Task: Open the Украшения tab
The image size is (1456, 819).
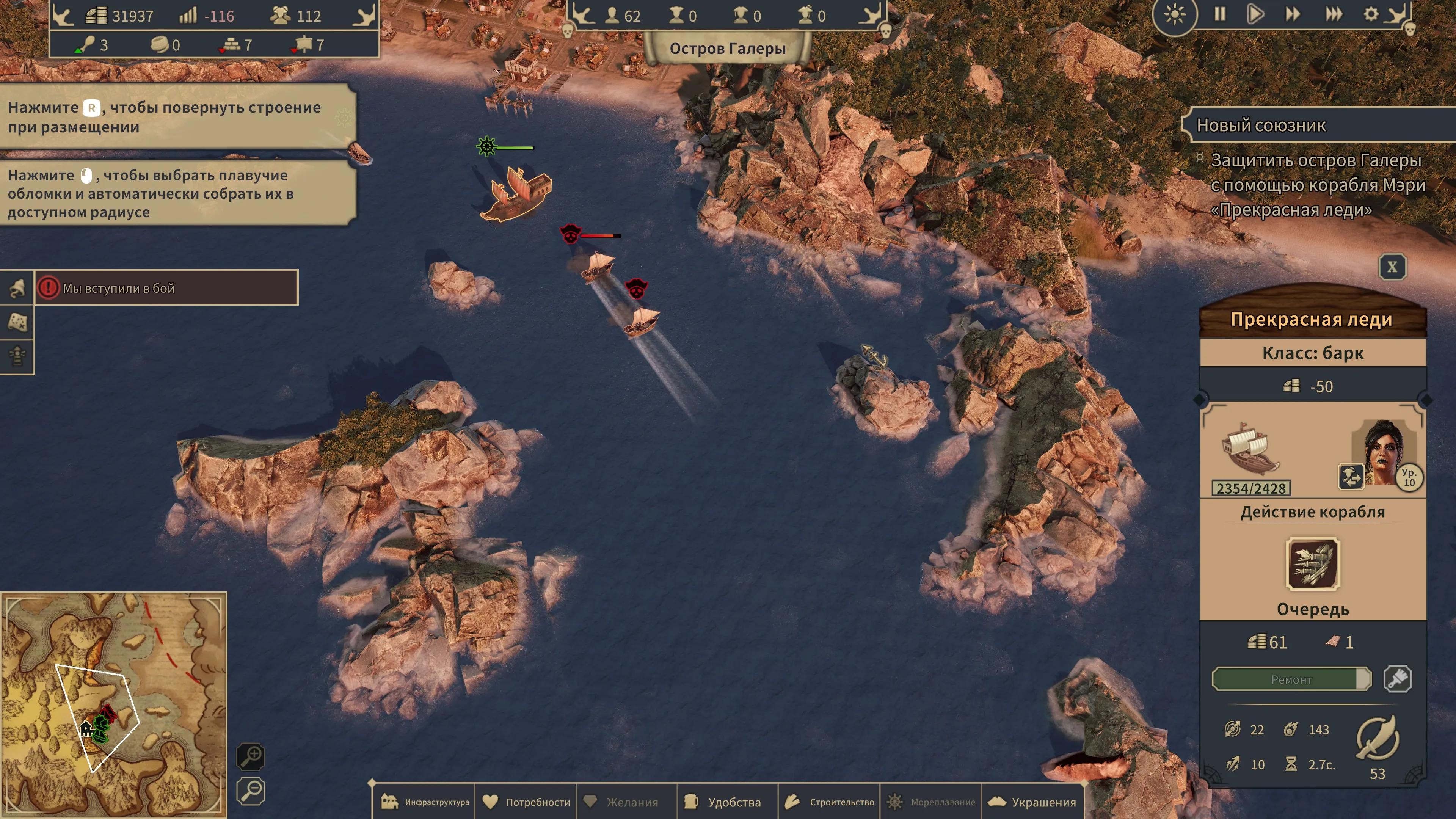Action: pyautogui.click(x=1032, y=802)
